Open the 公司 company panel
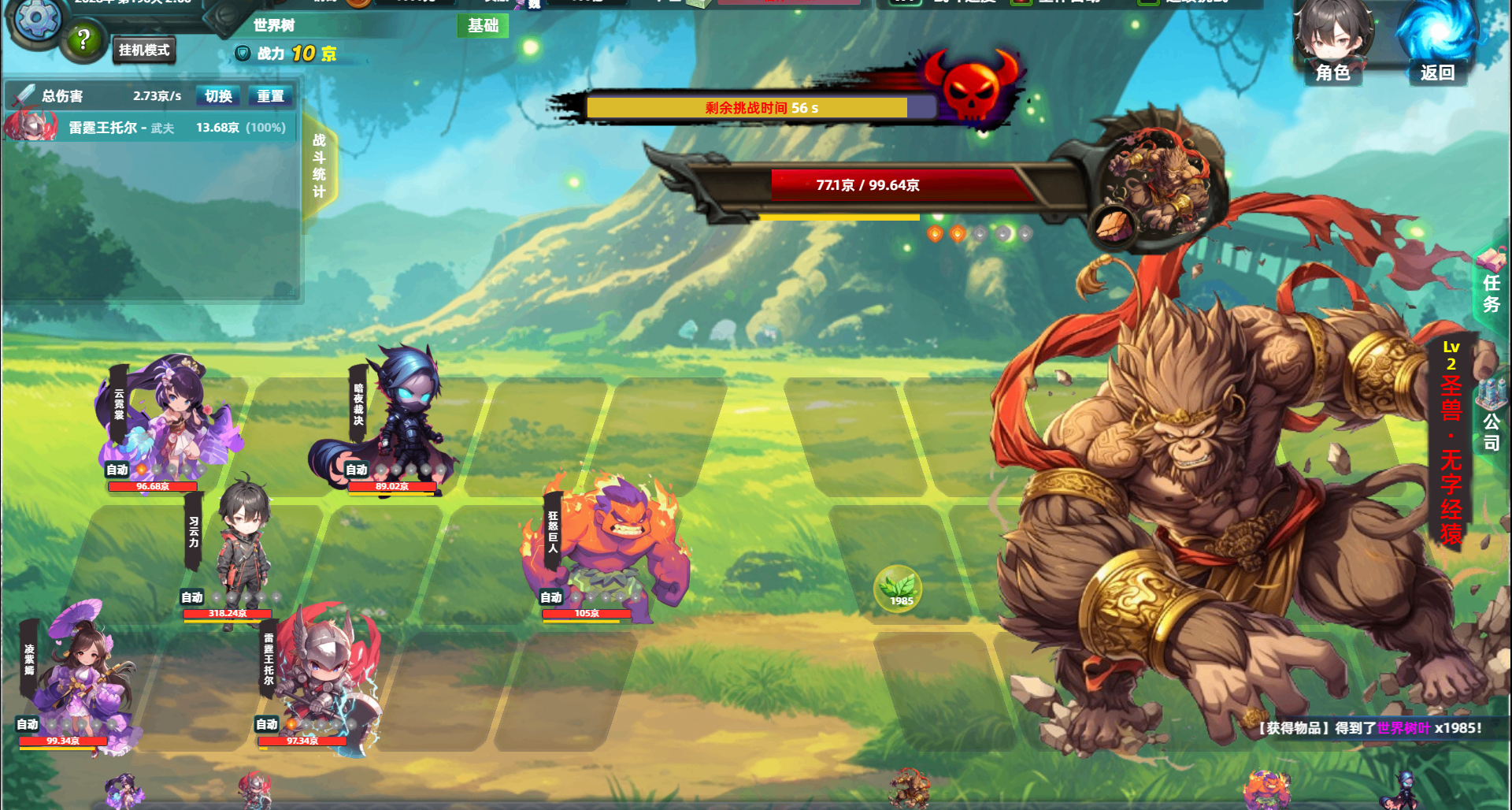 click(x=1491, y=418)
